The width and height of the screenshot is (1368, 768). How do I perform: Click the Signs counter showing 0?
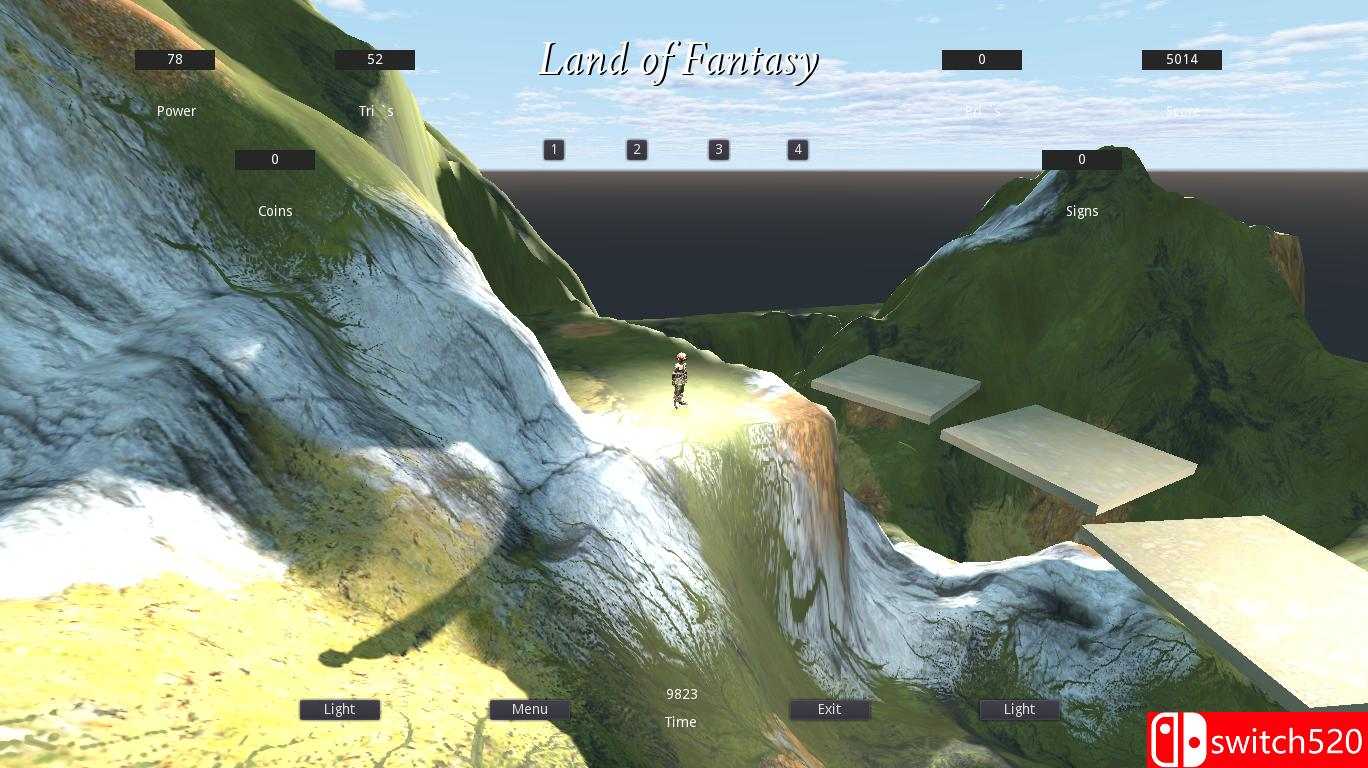click(1081, 159)
